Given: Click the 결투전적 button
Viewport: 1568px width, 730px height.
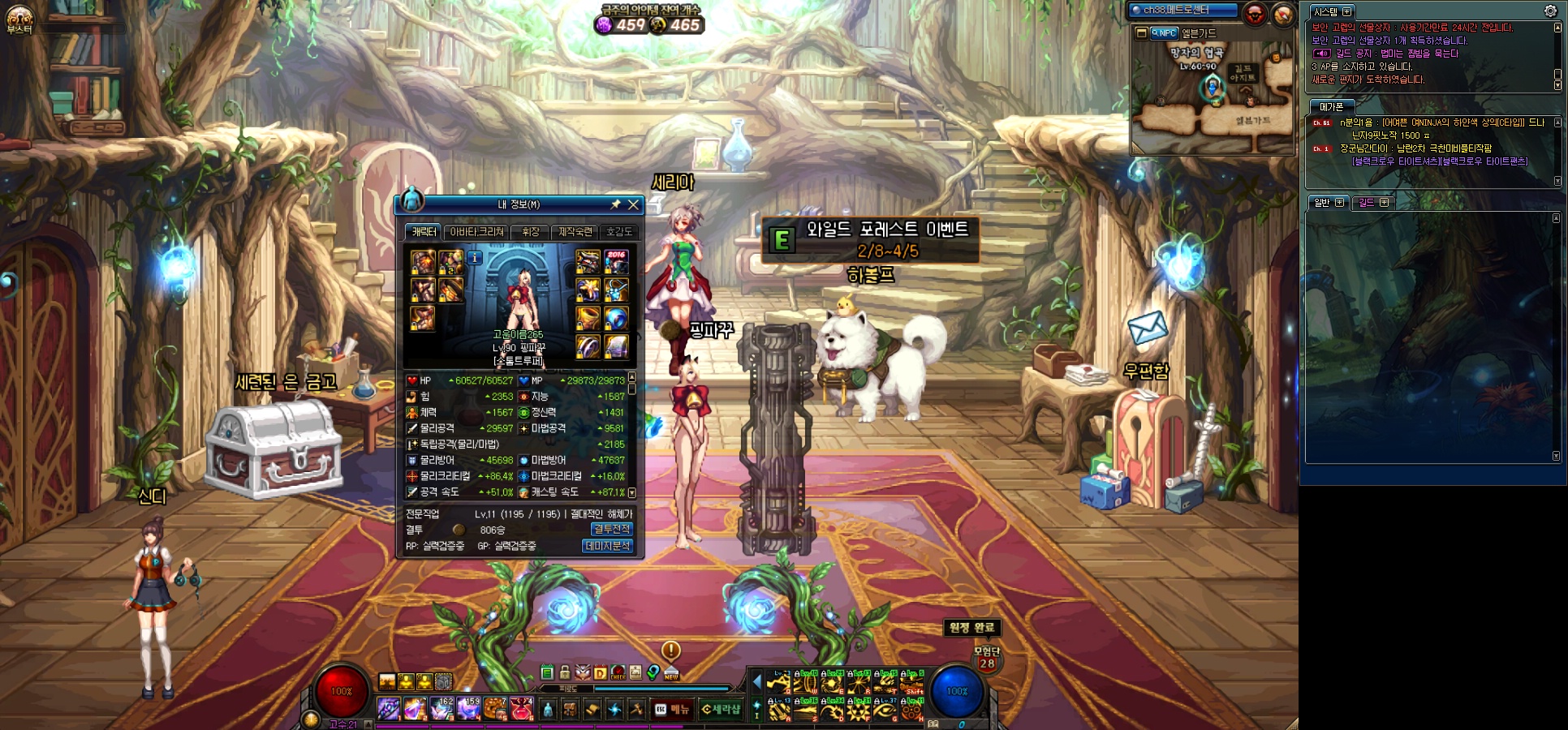Looking at the screenshot, I should [x=611, y=529].
